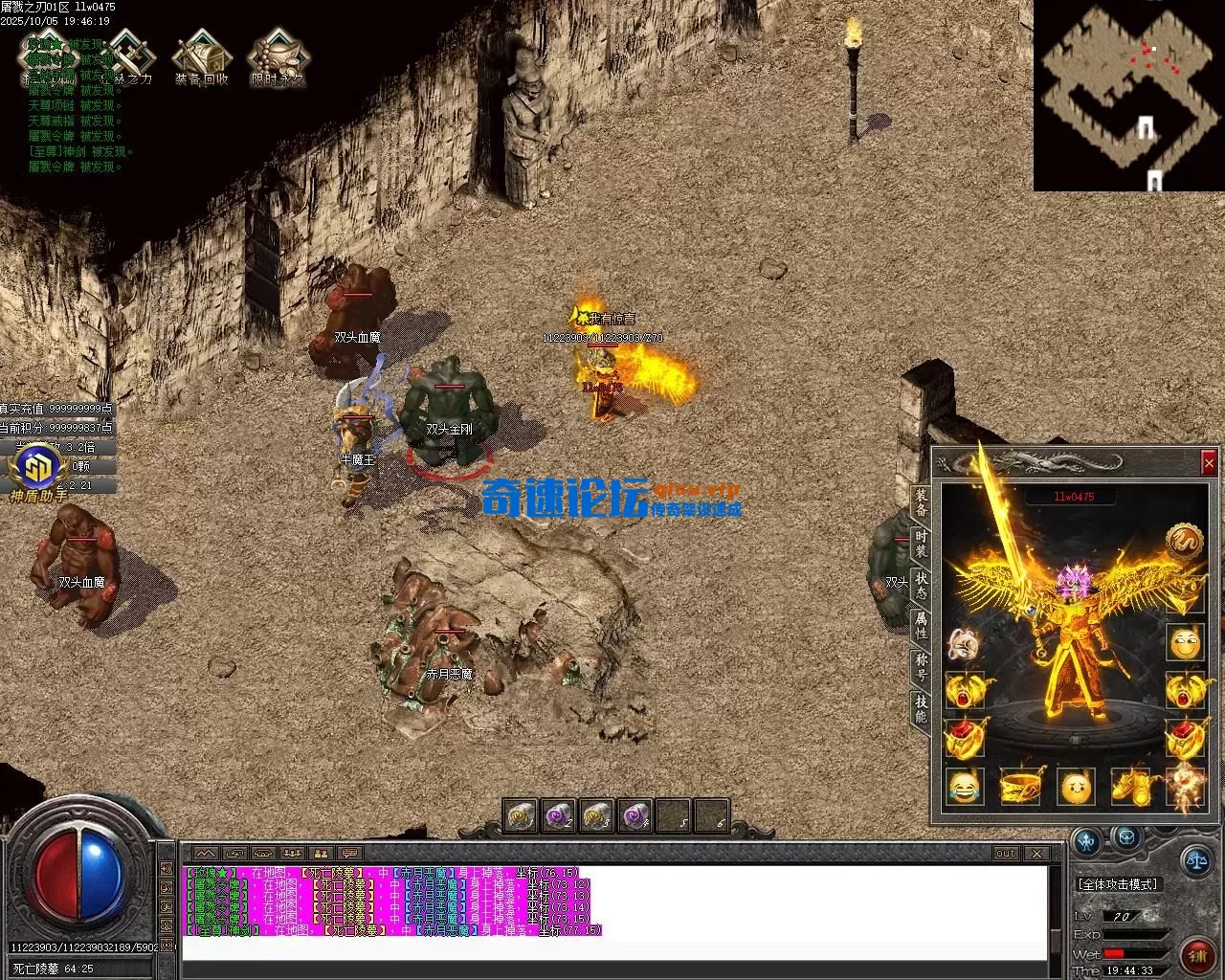Use the first hotbar scroll item
Screen dimensions: 1225x980
(521, 816)
